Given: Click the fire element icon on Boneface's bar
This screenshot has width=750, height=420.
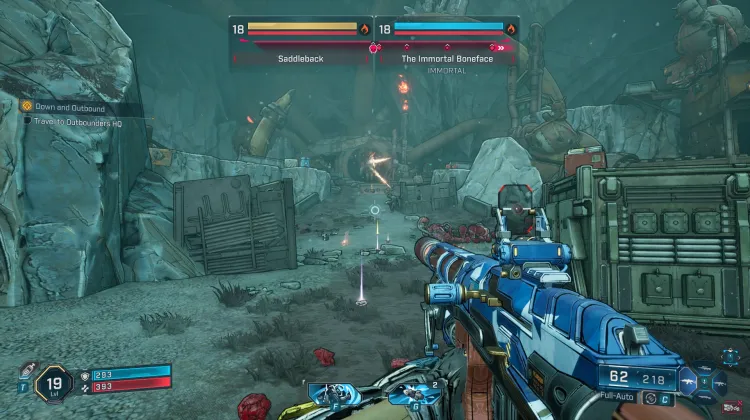Looking at the screenshot, I should (x=511, y=29).
